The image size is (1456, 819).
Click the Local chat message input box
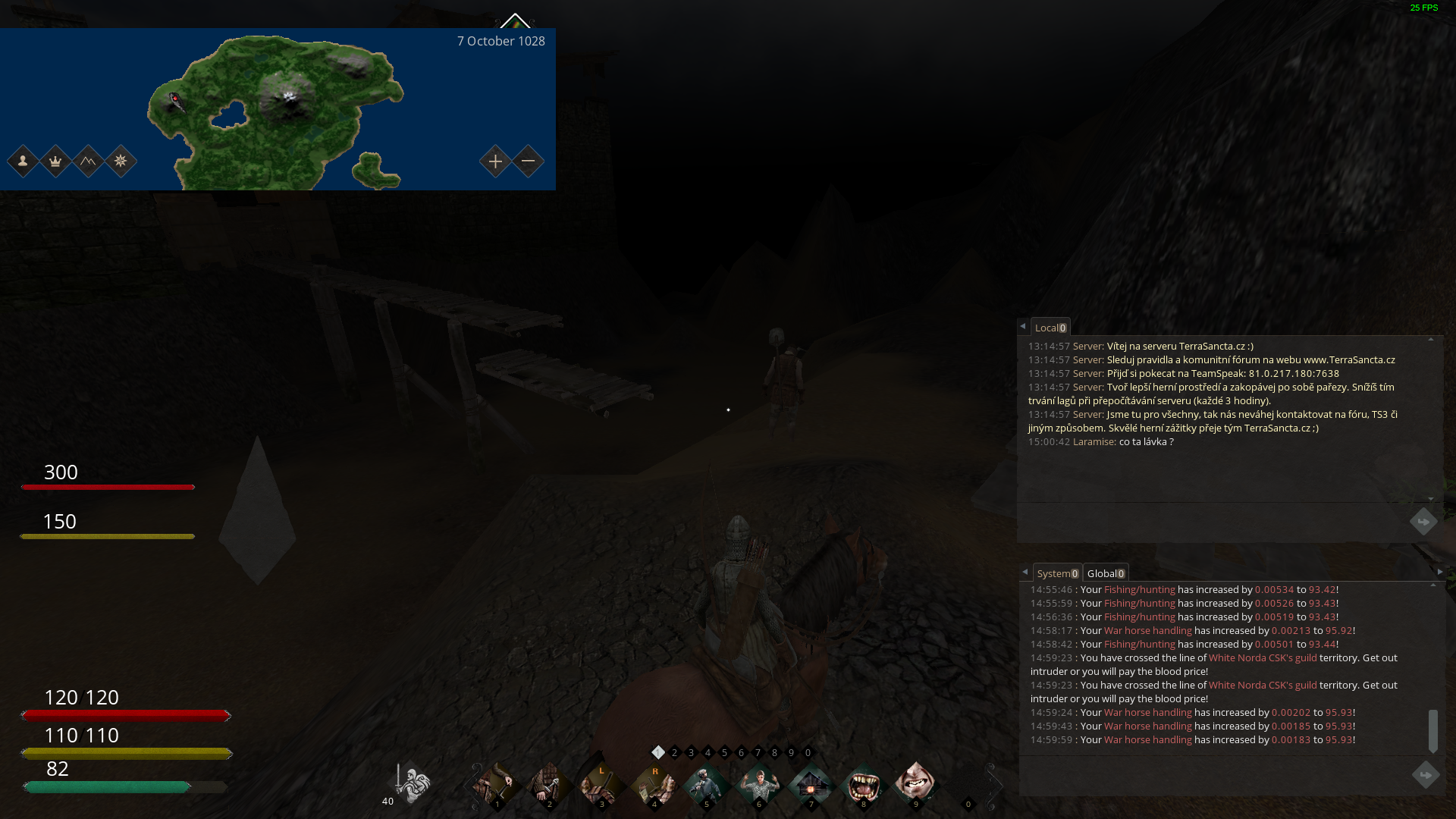point(1213,522)
